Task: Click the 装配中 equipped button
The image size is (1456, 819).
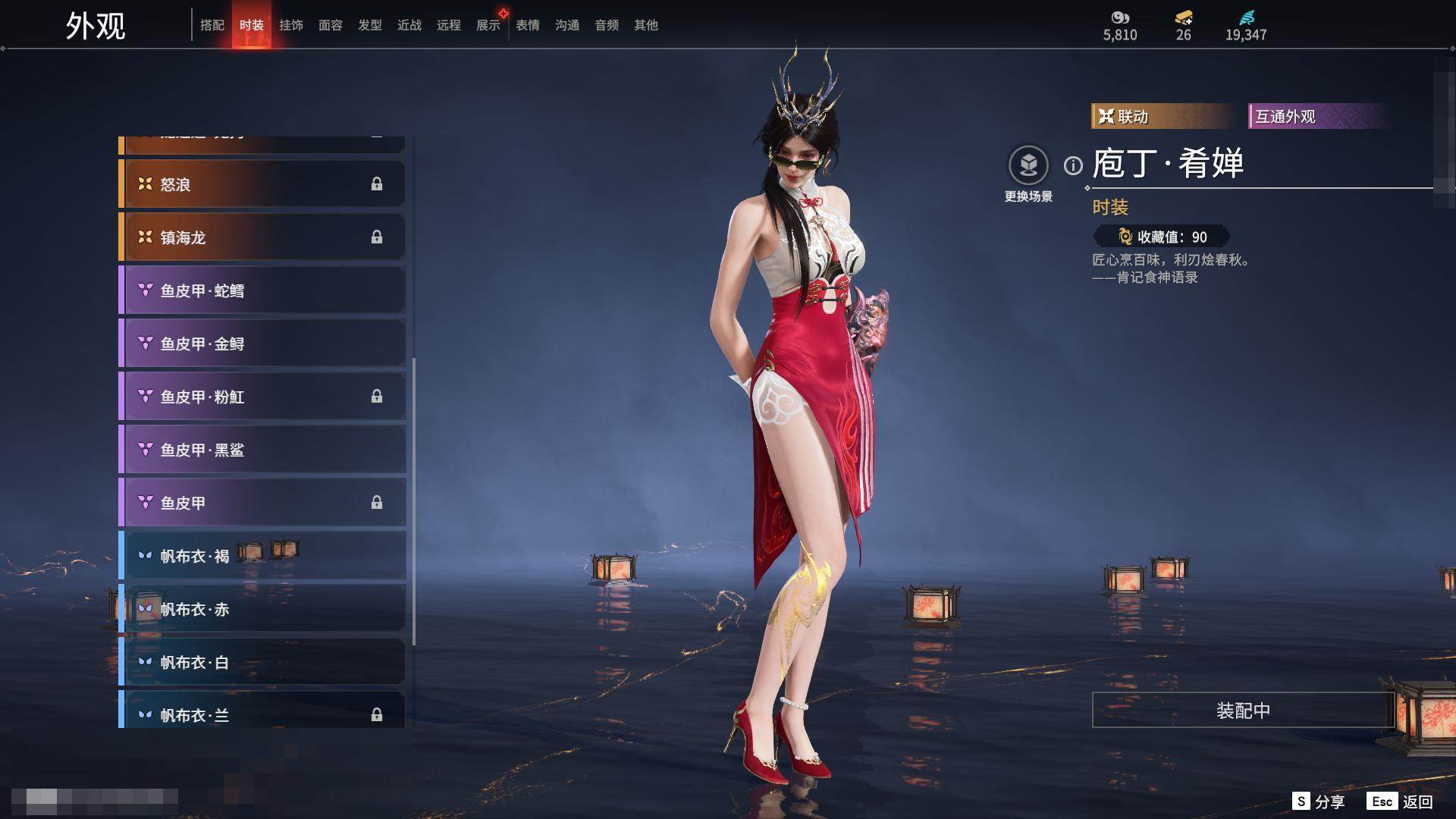Action: click(1243, 710)
